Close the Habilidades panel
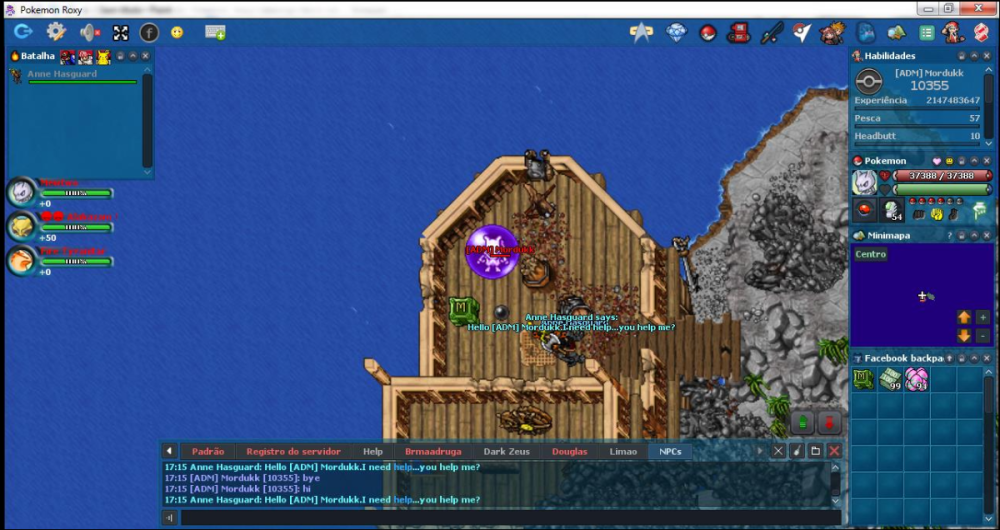This screenshot has height=530, width=1000. click(987, 56)
